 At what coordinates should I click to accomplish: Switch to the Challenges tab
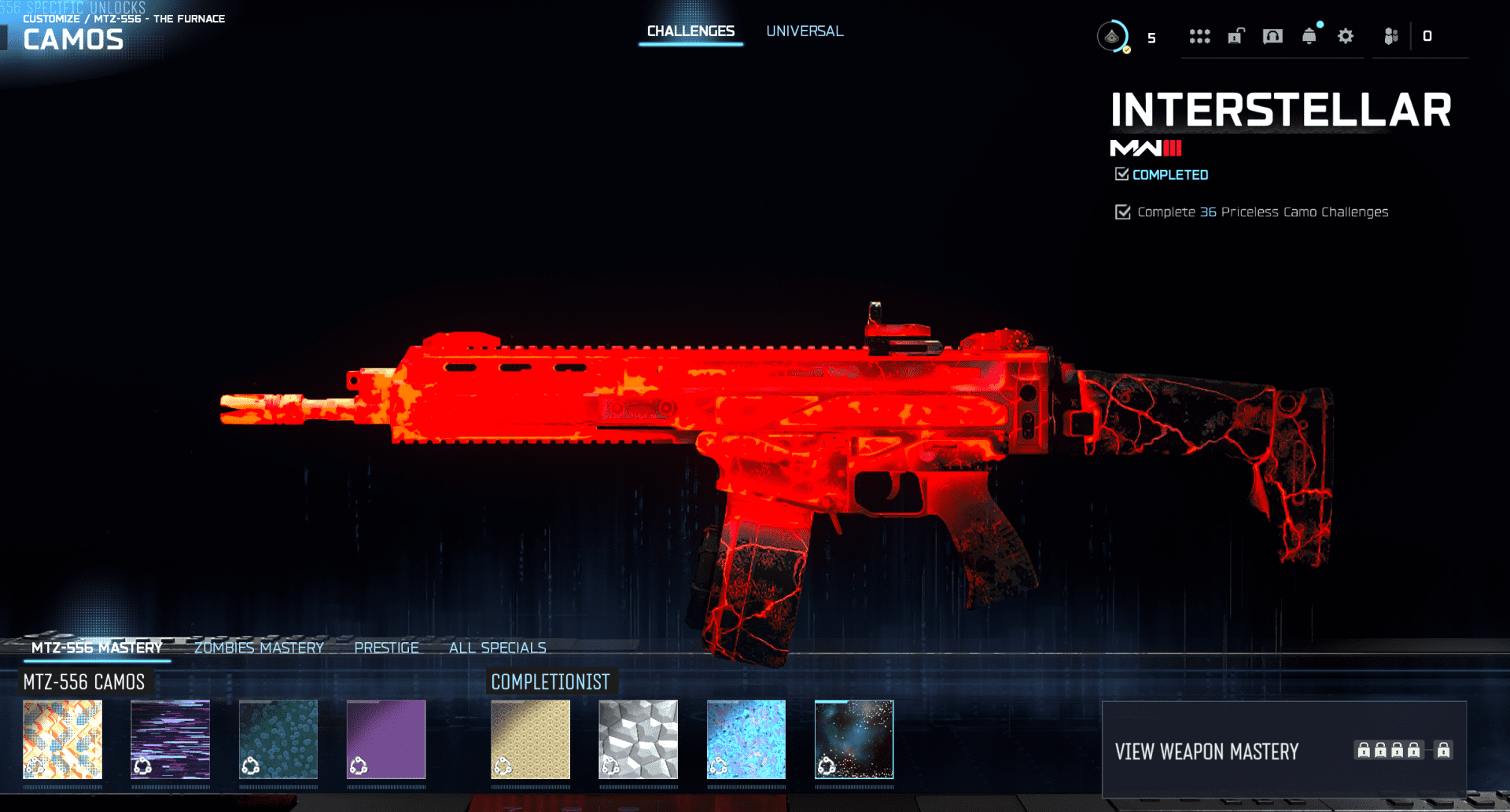click(691, 31)
